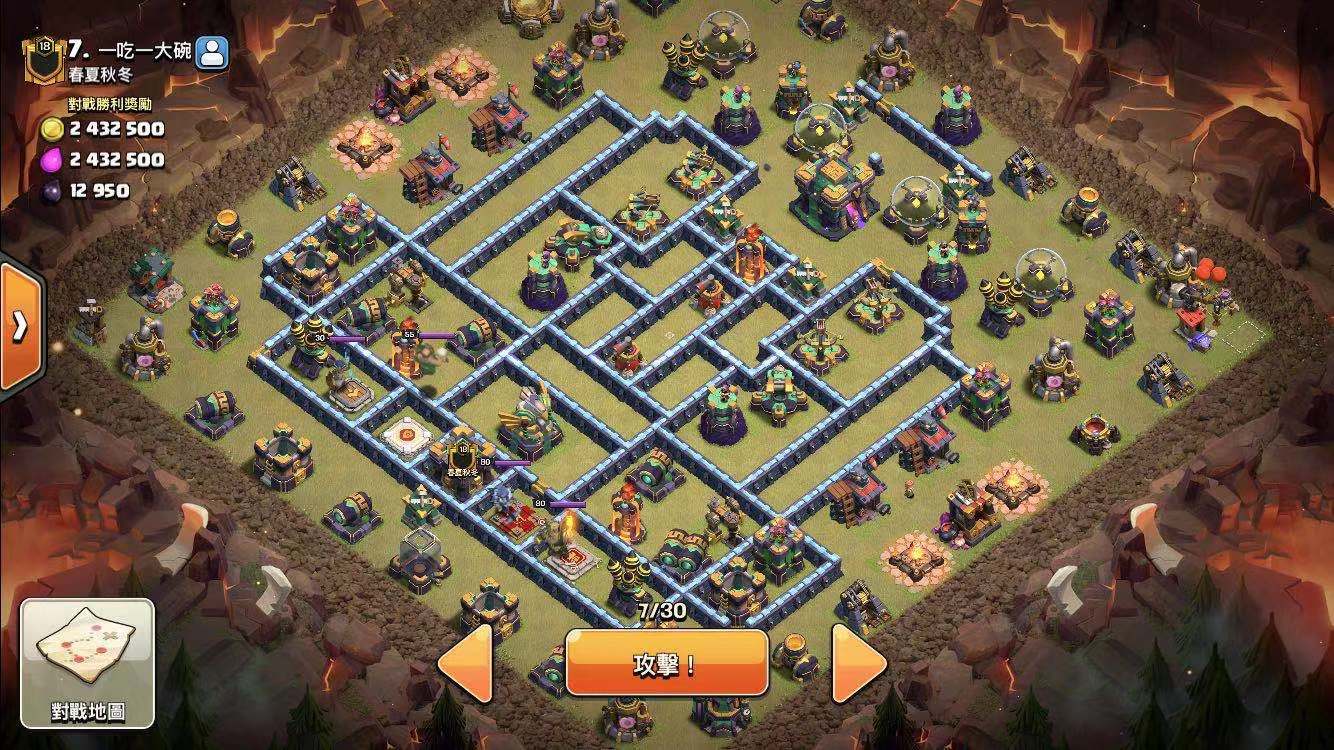The height and width of the screenshot is (750, 1334).
Task: Tap an Inferno Tower inside the walls
Action: (750, 251)
